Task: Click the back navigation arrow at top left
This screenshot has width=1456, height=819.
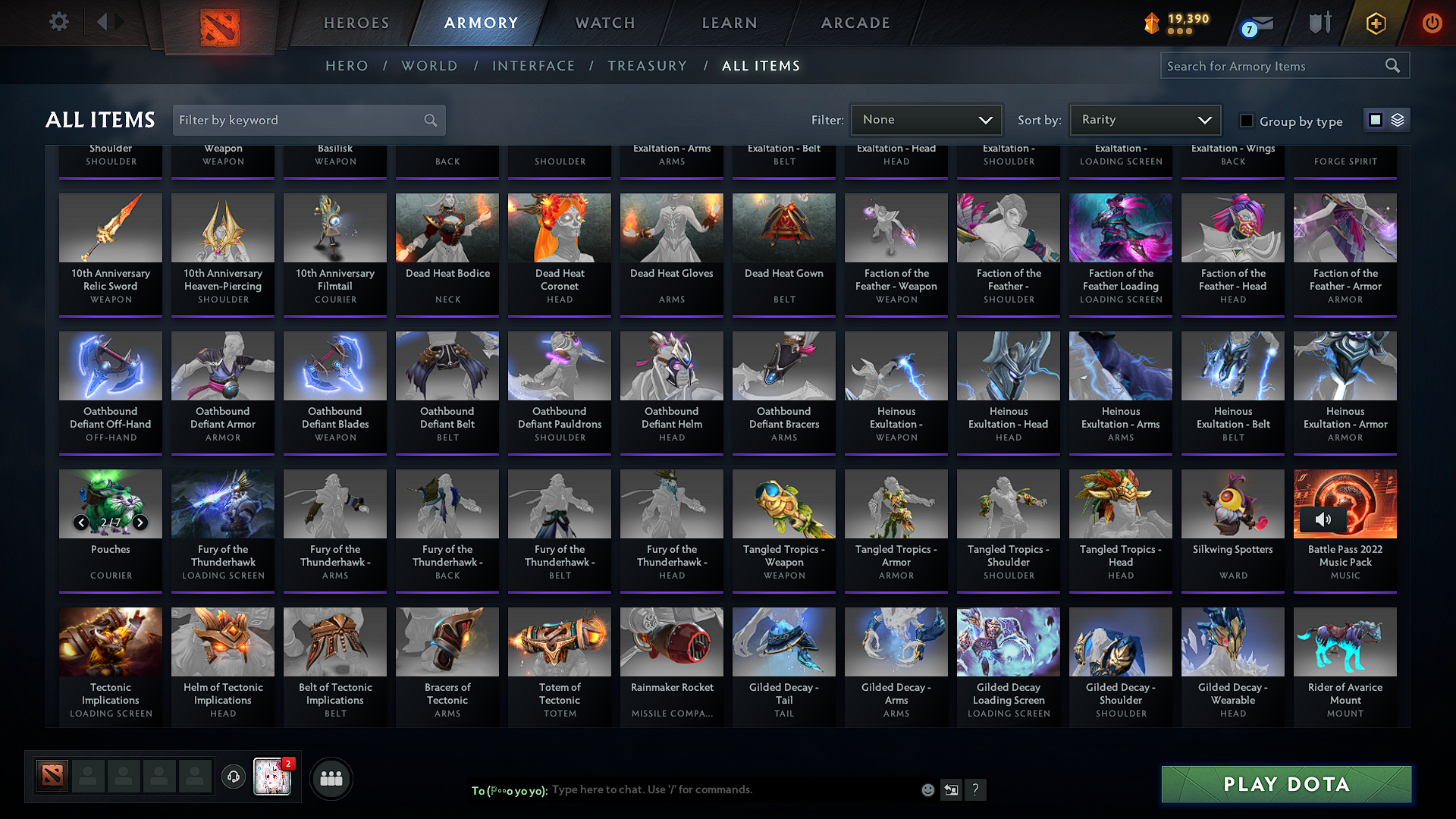Action: (x=102, y=22)
